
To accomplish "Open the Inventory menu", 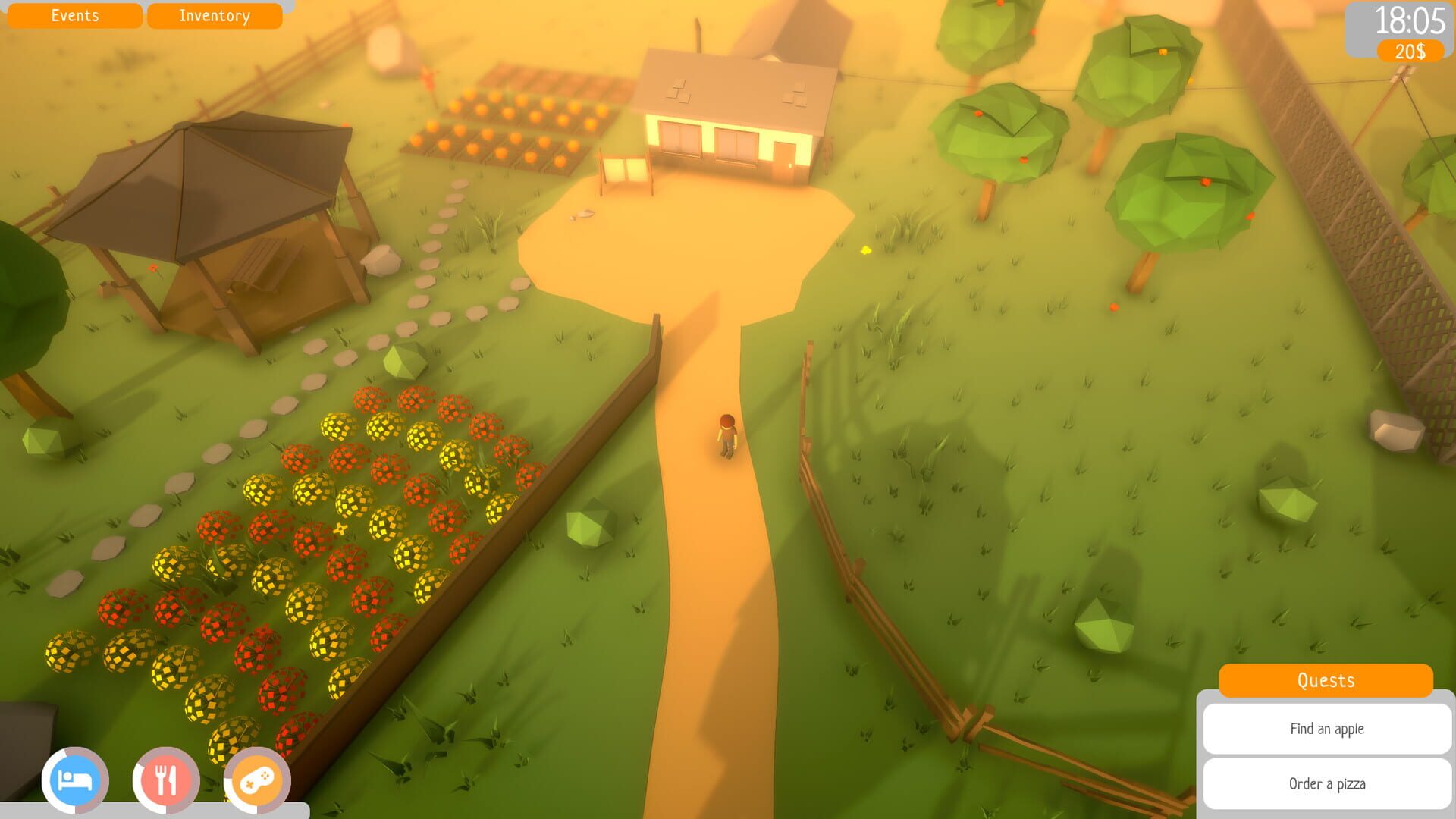I will (214, 15).
